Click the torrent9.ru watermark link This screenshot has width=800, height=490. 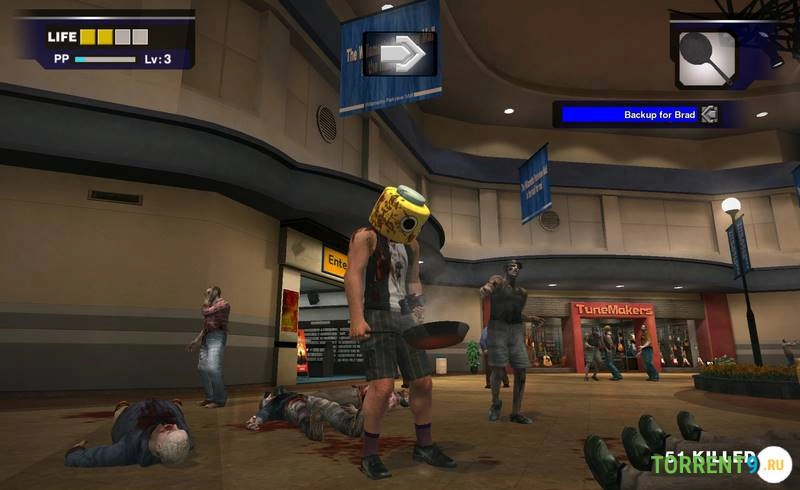click(720, 464)
